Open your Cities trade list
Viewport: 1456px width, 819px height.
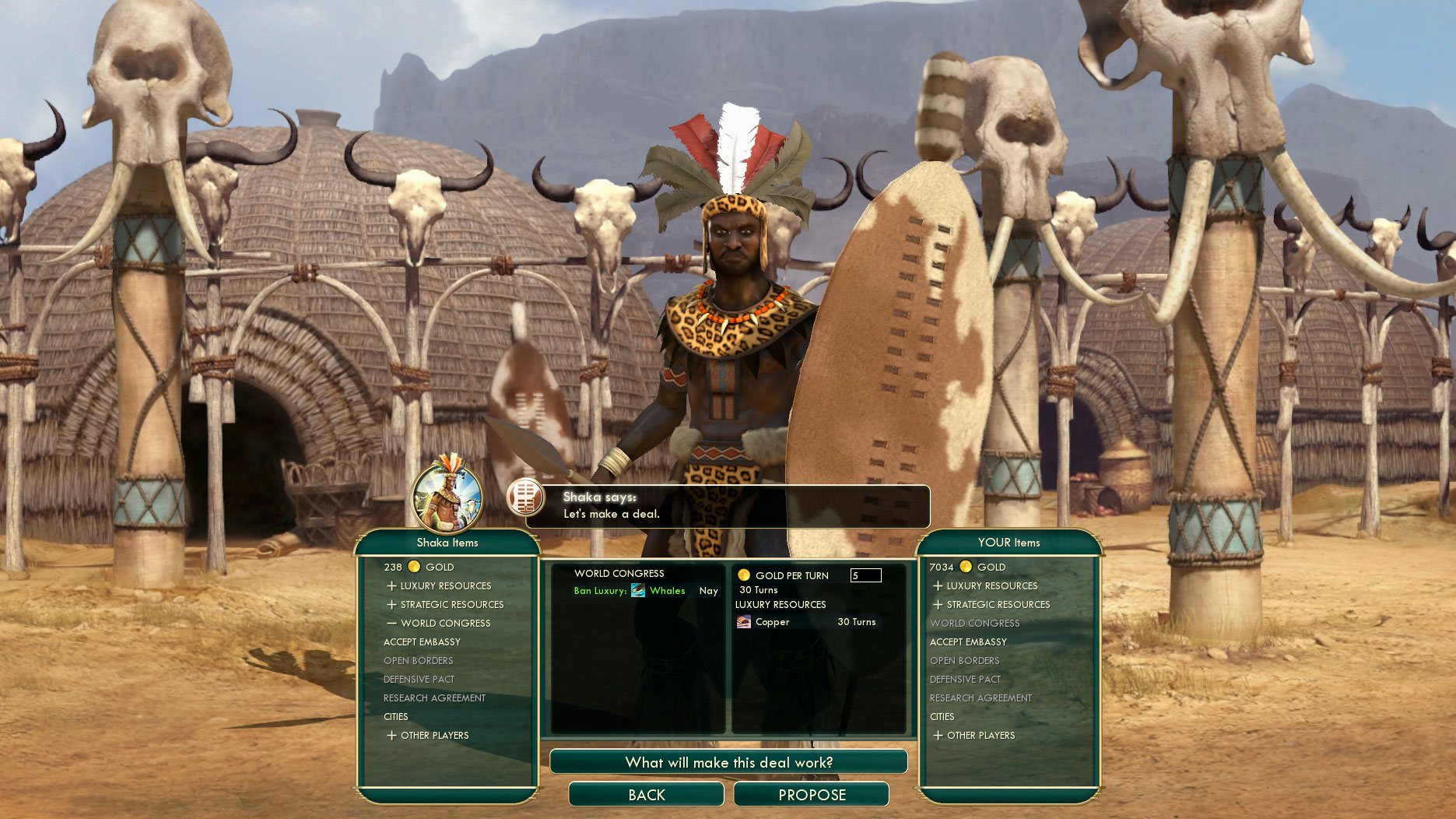[942, 717]
